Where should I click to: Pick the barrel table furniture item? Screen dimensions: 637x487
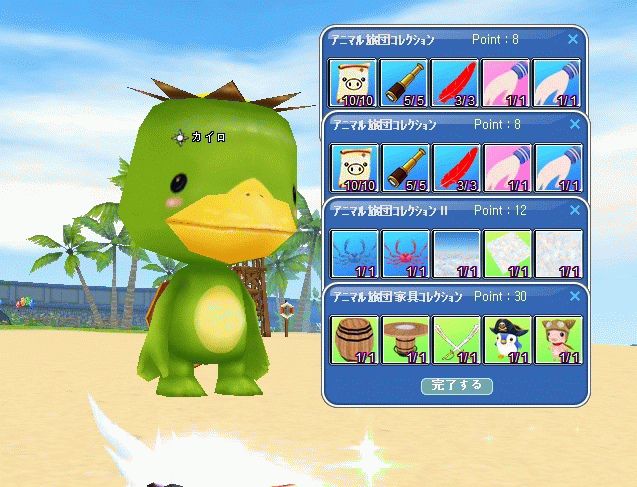click(x=405, y=340)
